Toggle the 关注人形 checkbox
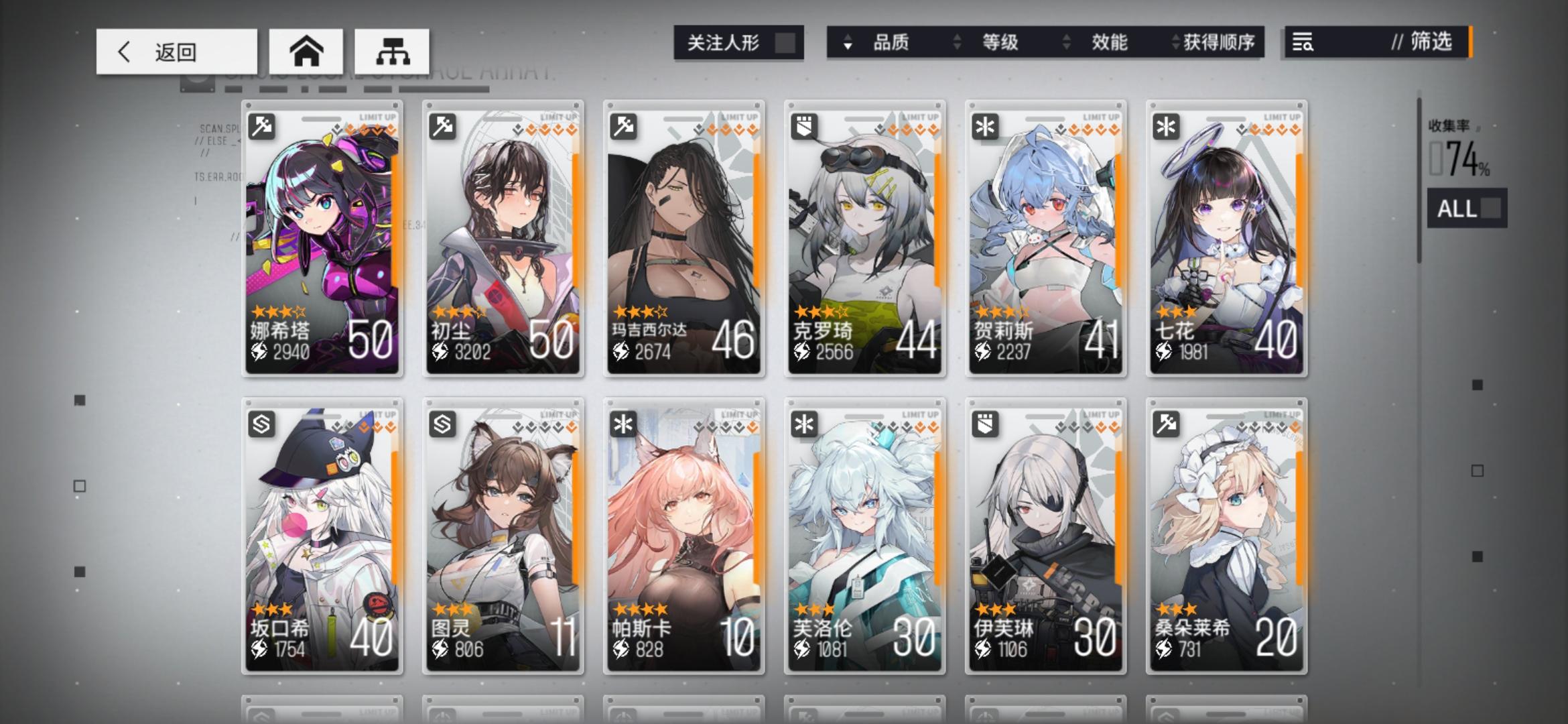The image size is (1568, 724). 783,42
